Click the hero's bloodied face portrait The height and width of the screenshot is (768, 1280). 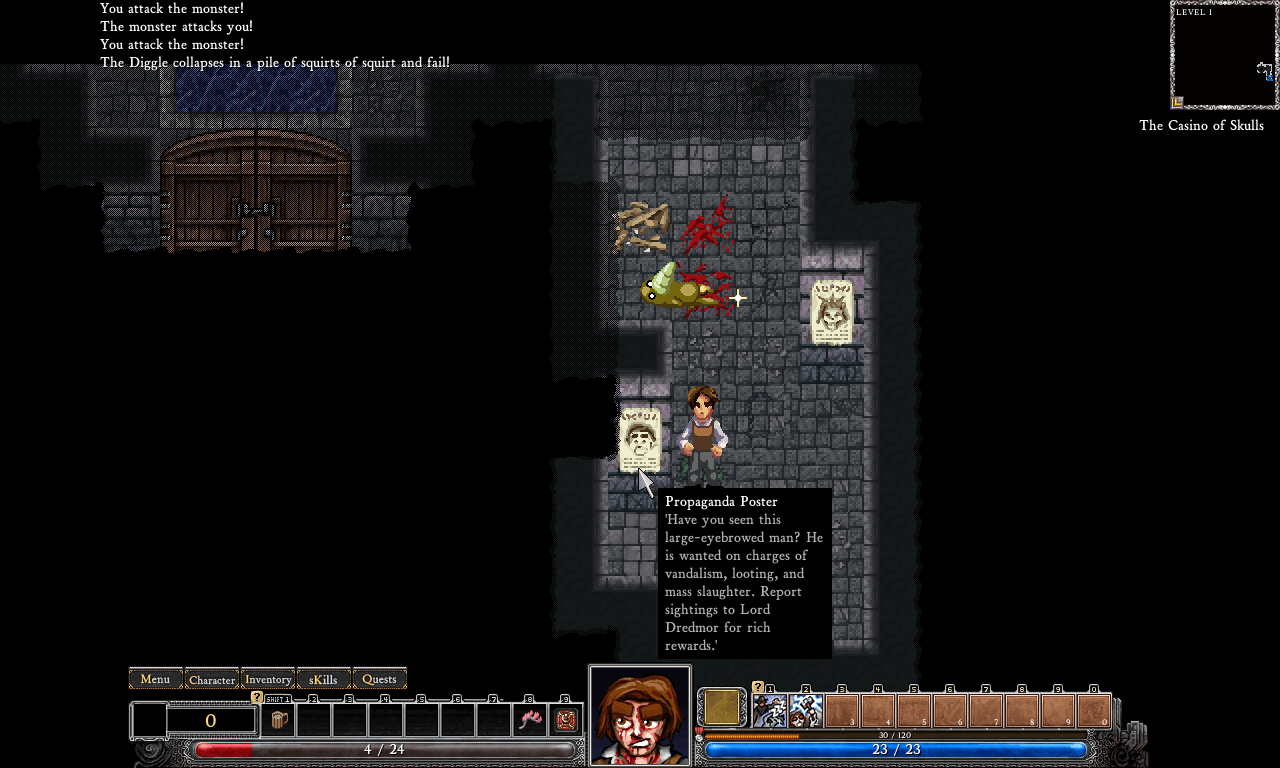click(x=640, y=716)
